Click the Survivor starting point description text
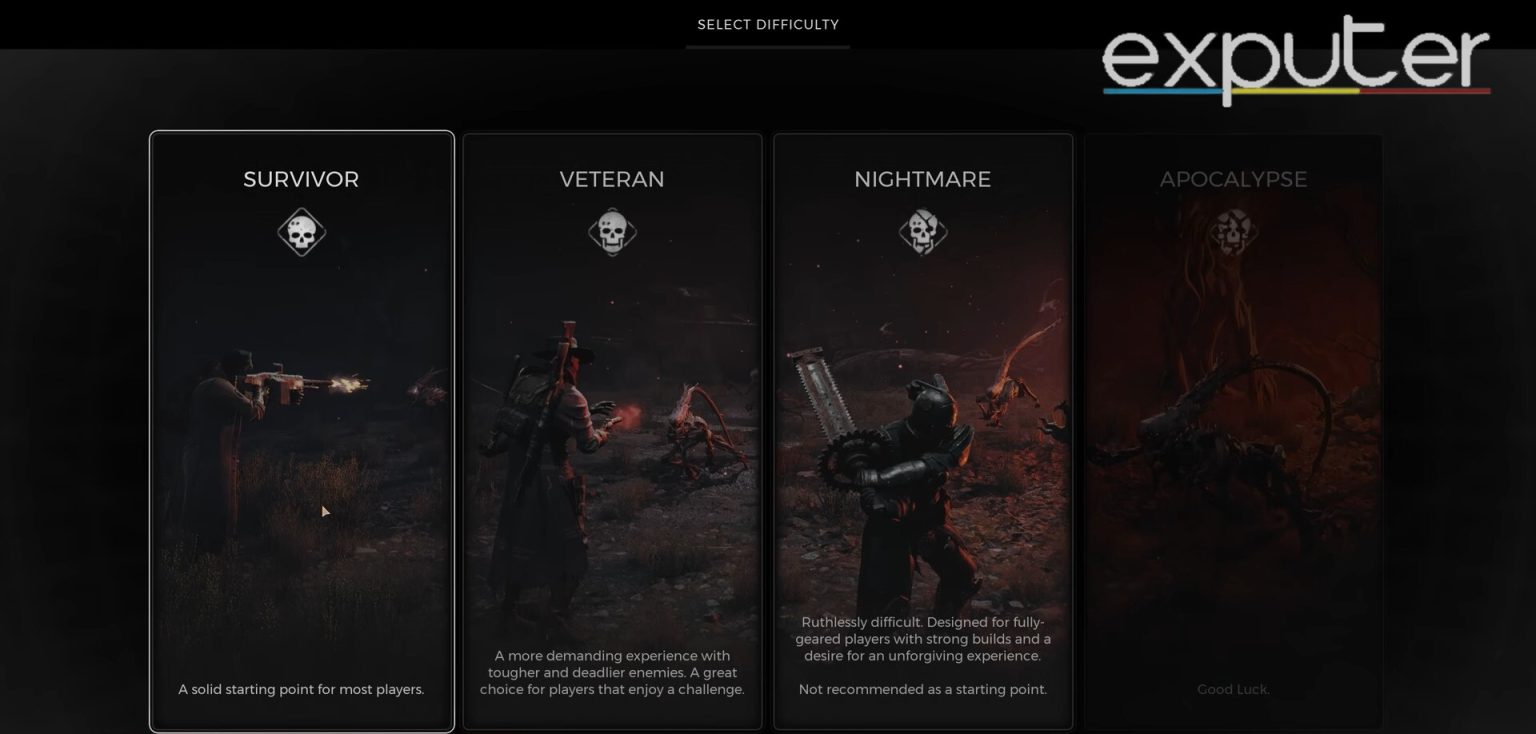 [x=301, y=689]
